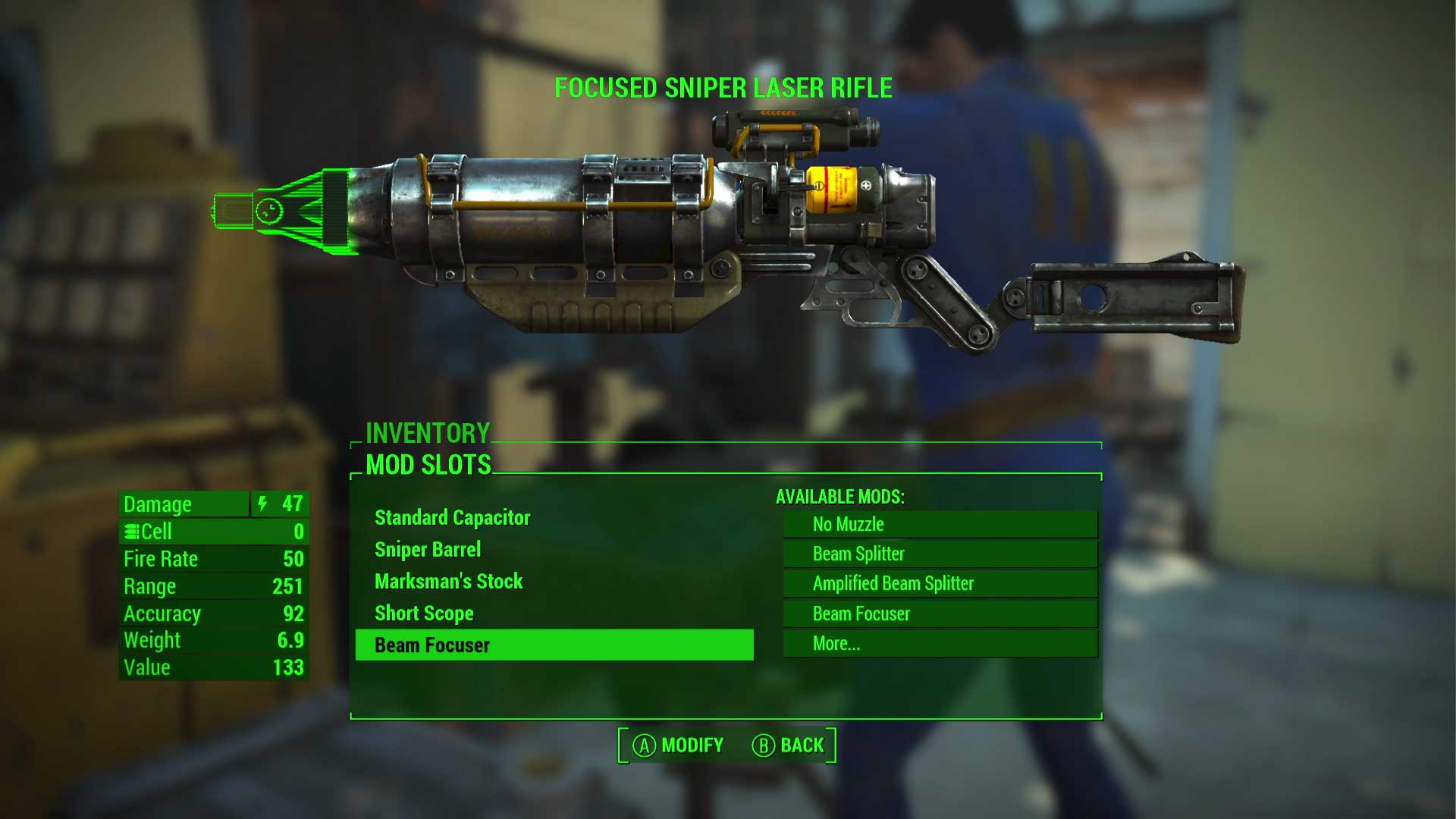The height and width of the screenshot is (819, 1456).
Task: Click the B button icon beside Back
Action: (765, 745)
